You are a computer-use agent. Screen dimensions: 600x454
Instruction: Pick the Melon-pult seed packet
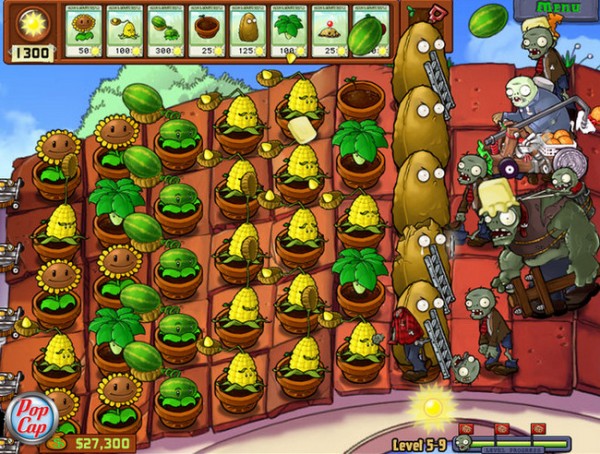pyautogui.click(x=167, y=30)
